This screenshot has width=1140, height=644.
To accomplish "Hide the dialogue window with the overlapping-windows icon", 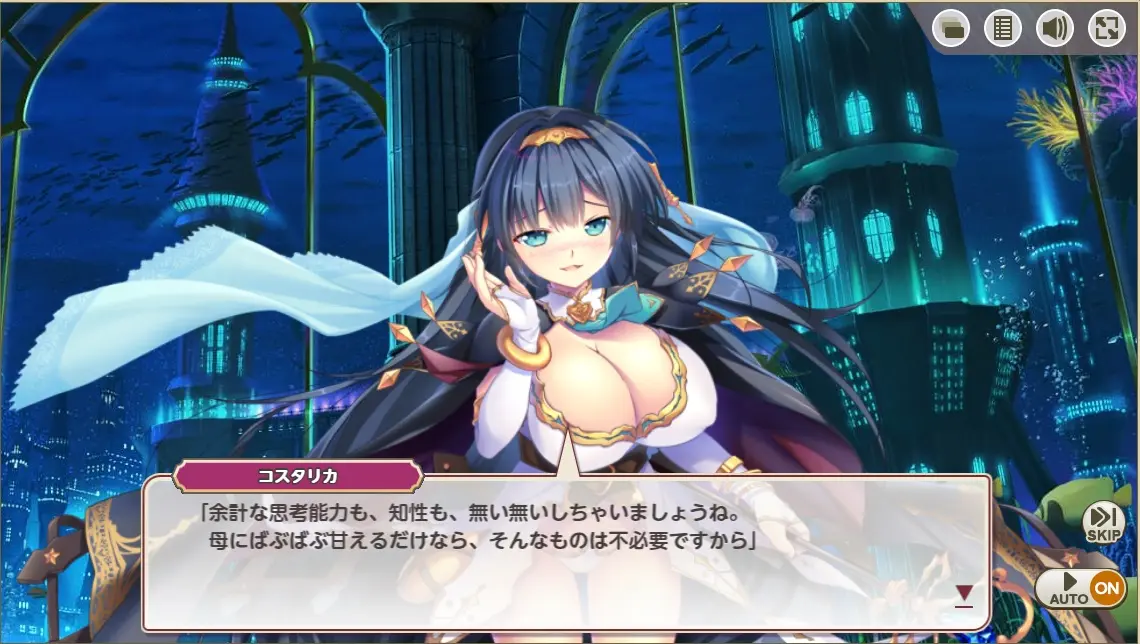I will [951, 28].
